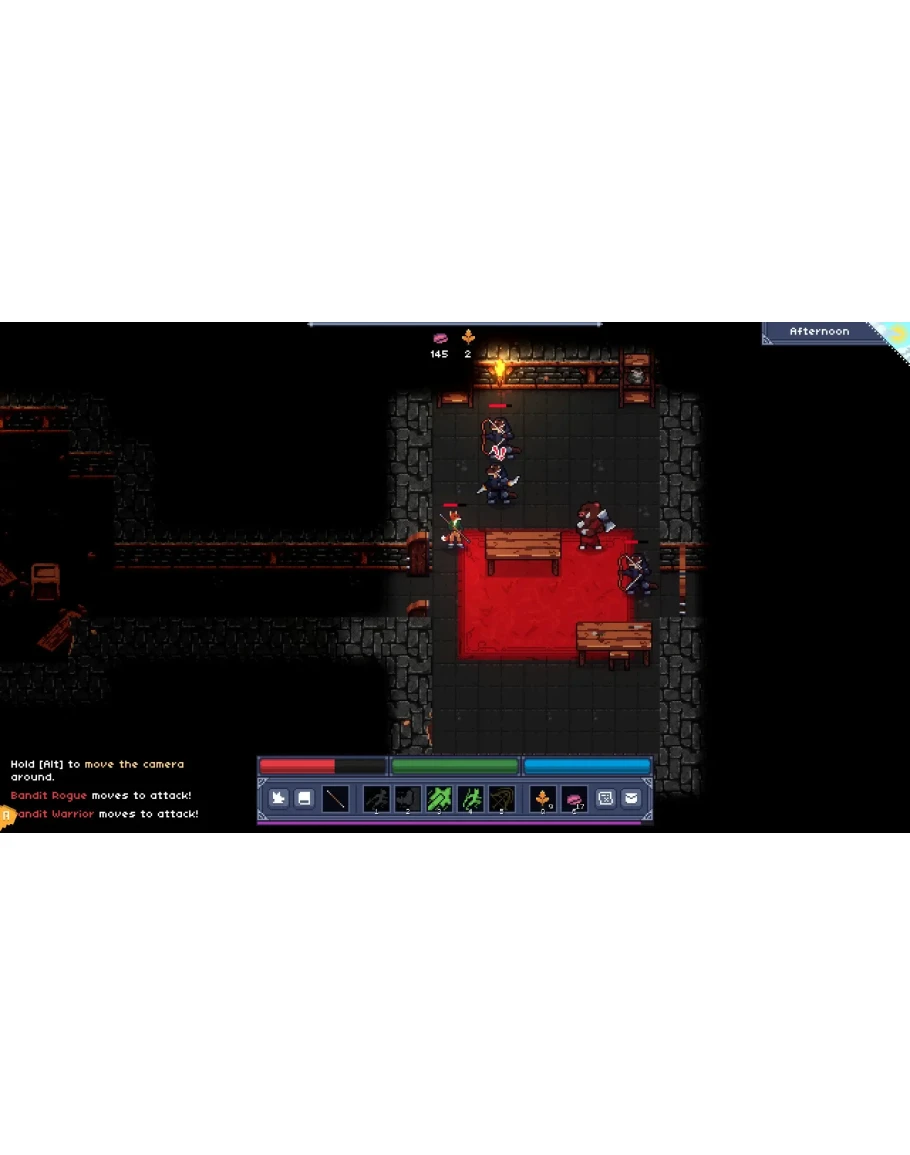This screenshot has width=910, height=1155.
Task: Select the staff weapon slot
Action: pyautogui.click(x=335, y=798)
